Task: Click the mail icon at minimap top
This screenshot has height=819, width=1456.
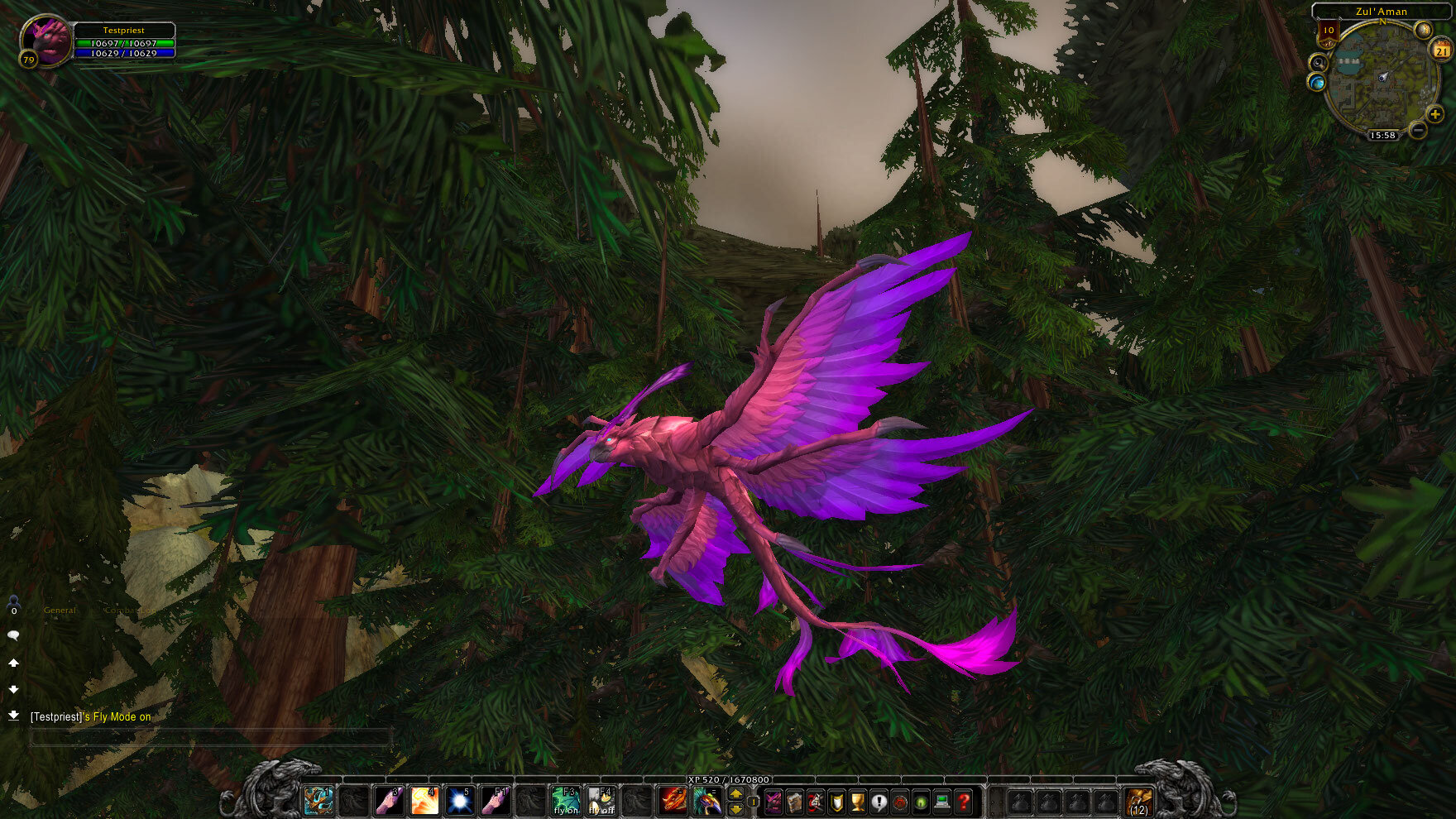Action: (1423, 29)
